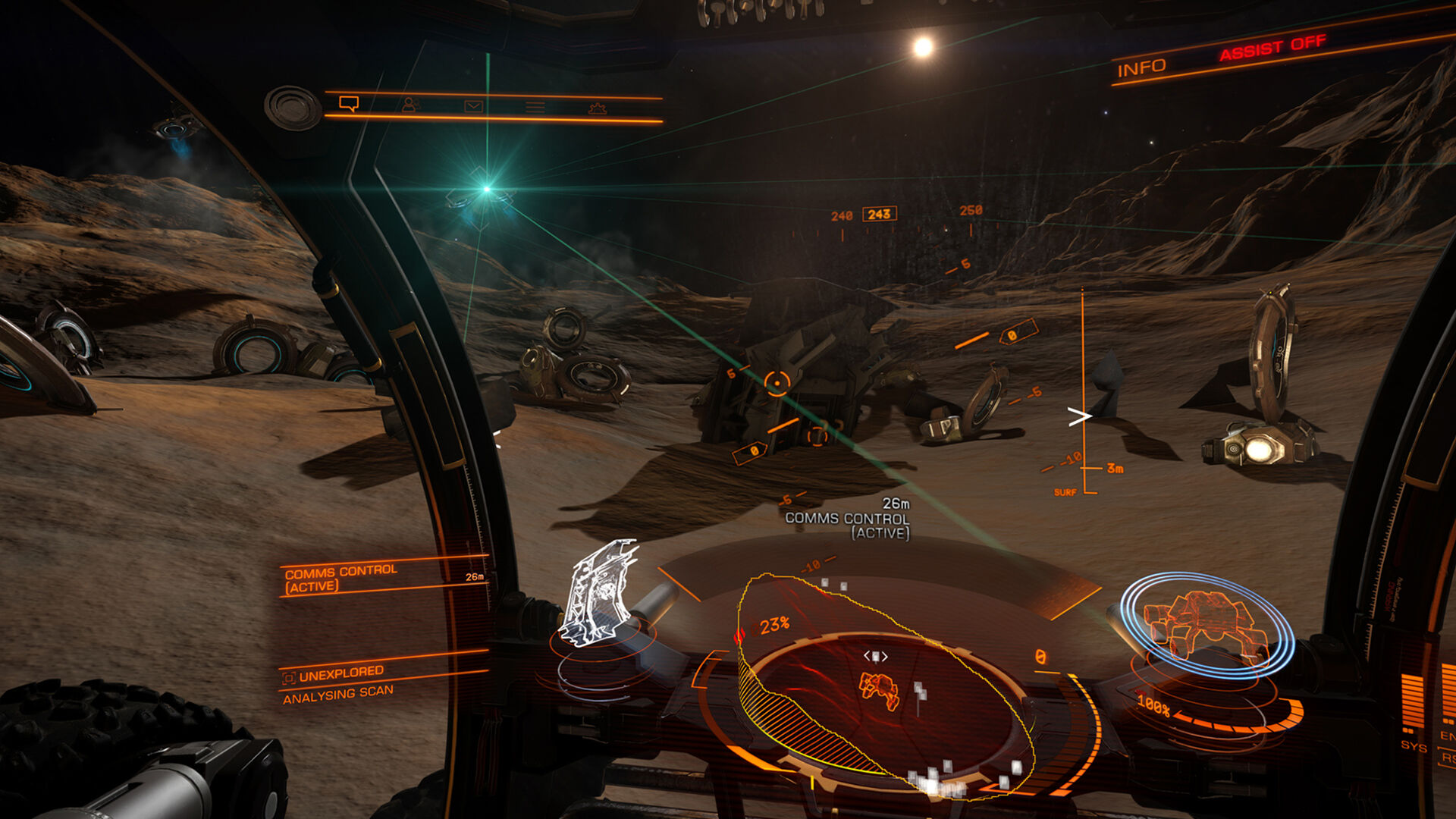
Task: Open the INFO panel header
Action: (1141, 68)
